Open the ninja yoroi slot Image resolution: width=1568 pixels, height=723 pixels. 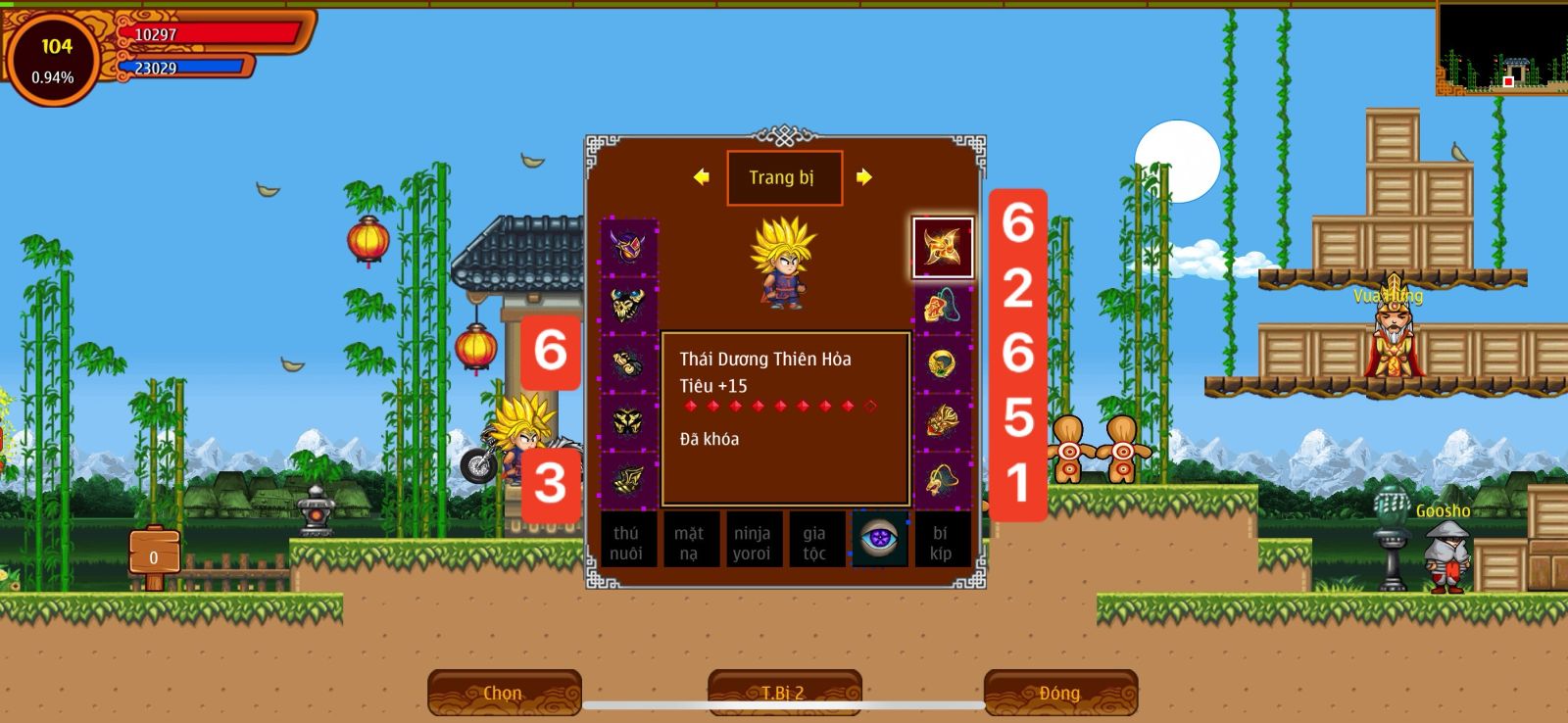click(753, 540)
